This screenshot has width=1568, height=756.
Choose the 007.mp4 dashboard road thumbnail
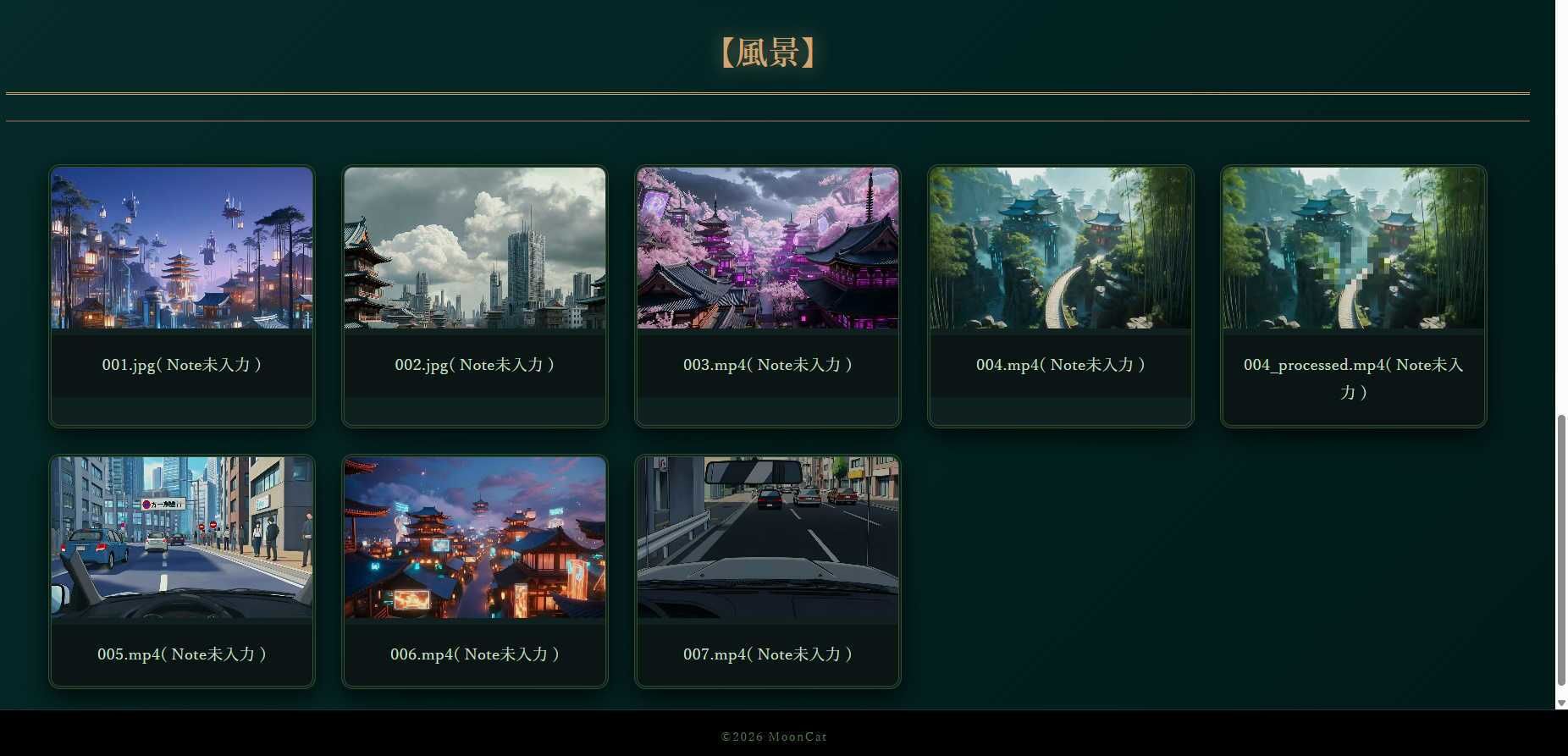tap(768, 537)
